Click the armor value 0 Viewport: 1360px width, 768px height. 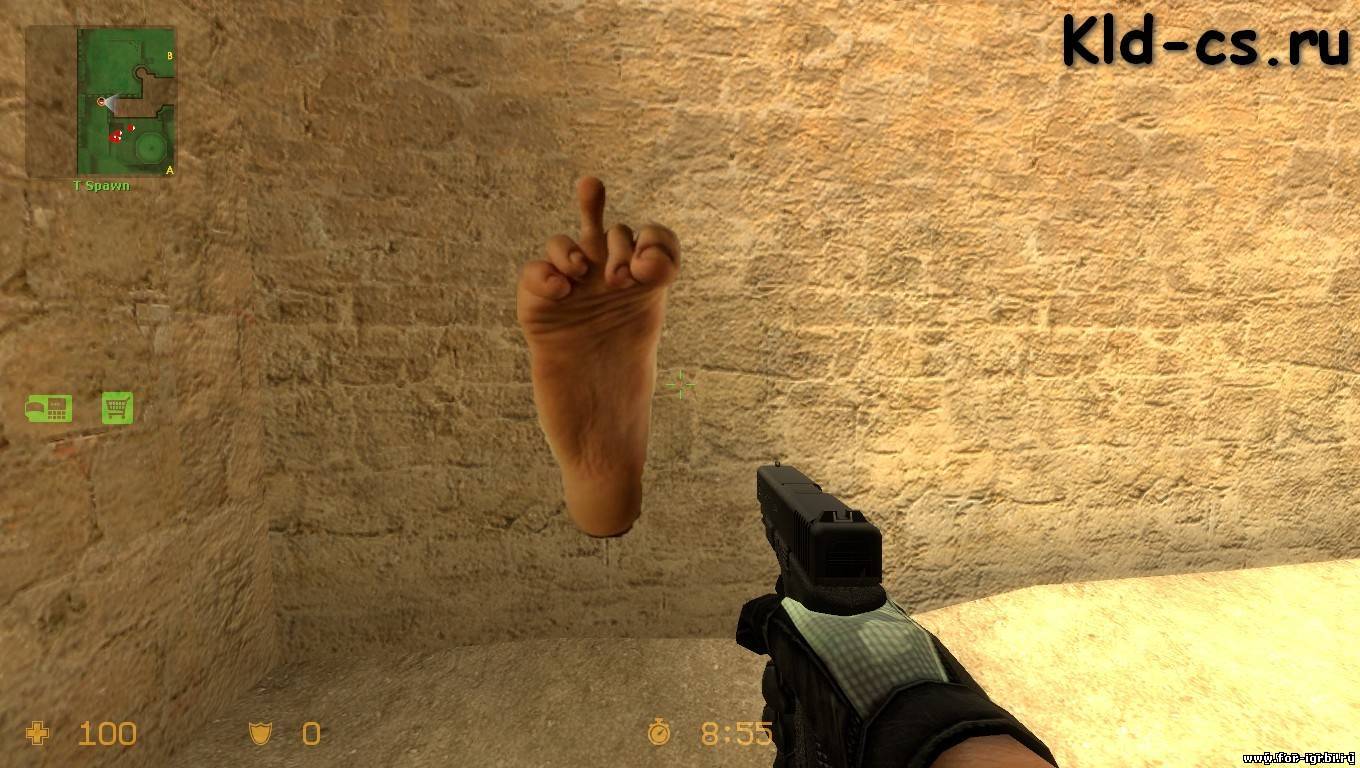point(312,734)
